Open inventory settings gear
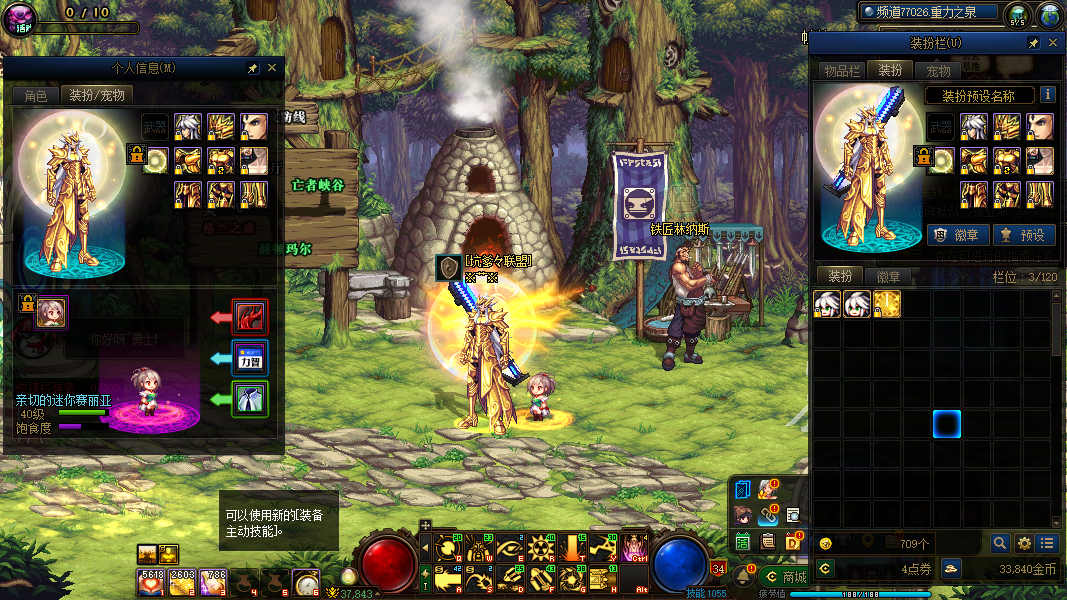Screen dimensions: 1067x600 point(1024,543)
